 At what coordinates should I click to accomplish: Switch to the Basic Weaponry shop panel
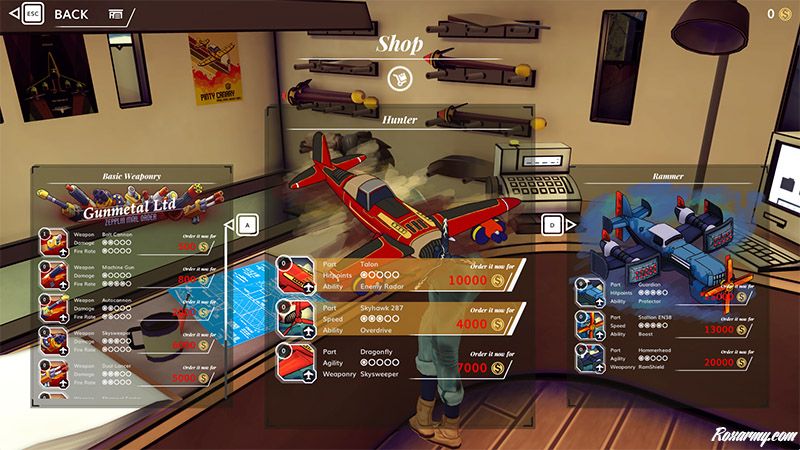[x=246, y=226]
